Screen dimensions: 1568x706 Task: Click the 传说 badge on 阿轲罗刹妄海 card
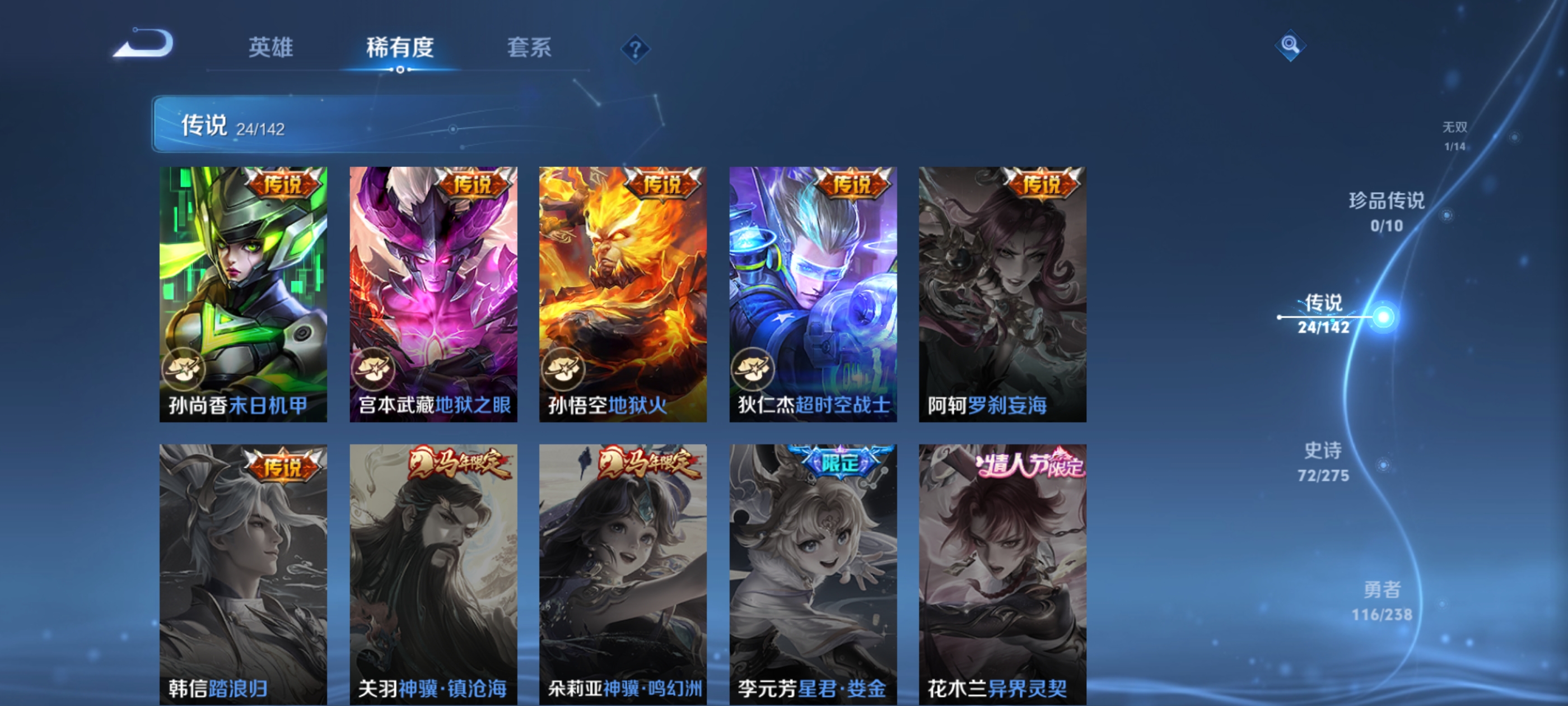[x=1042, y=186]
